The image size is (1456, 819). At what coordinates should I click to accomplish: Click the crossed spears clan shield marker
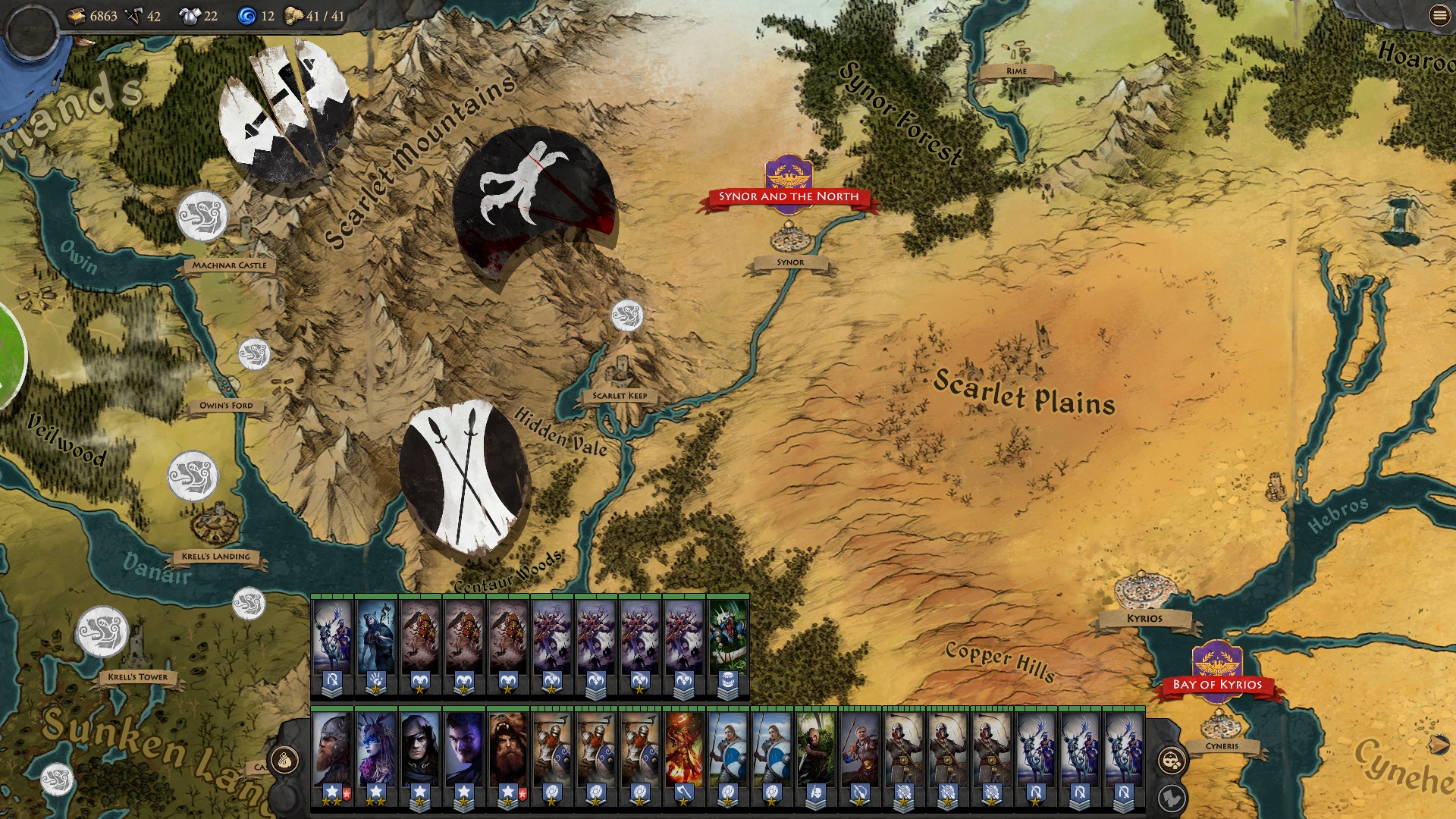pos(464,478)
